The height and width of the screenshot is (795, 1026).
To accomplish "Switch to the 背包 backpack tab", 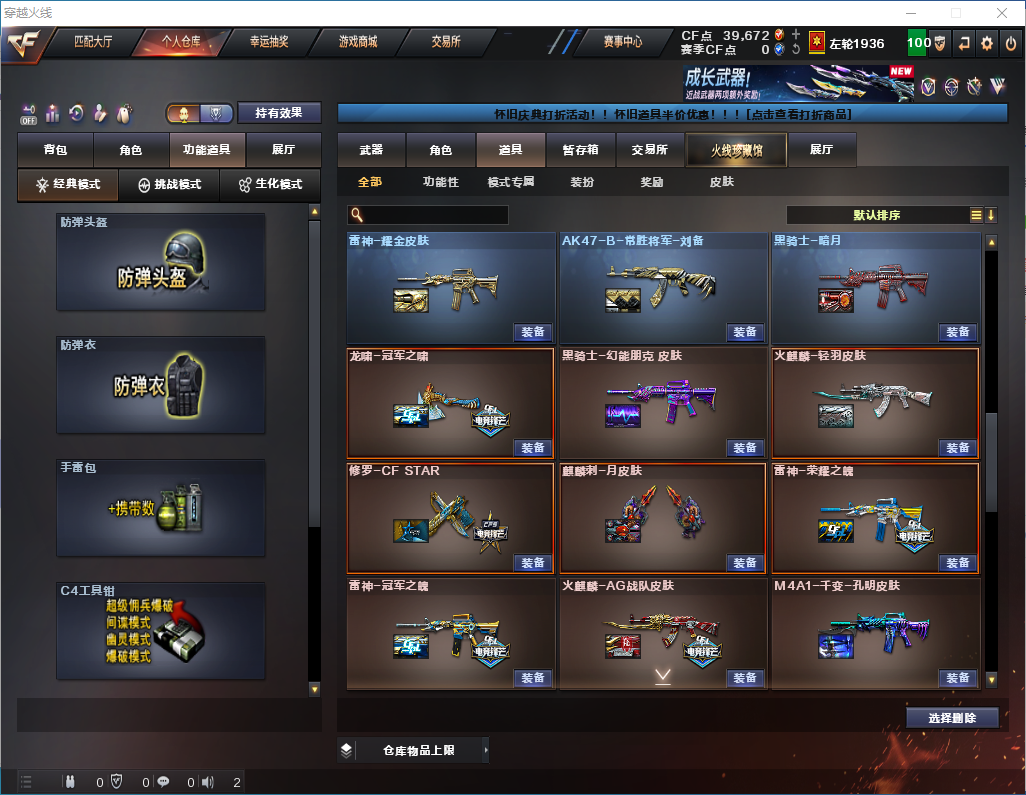I will tap(55, 150).
